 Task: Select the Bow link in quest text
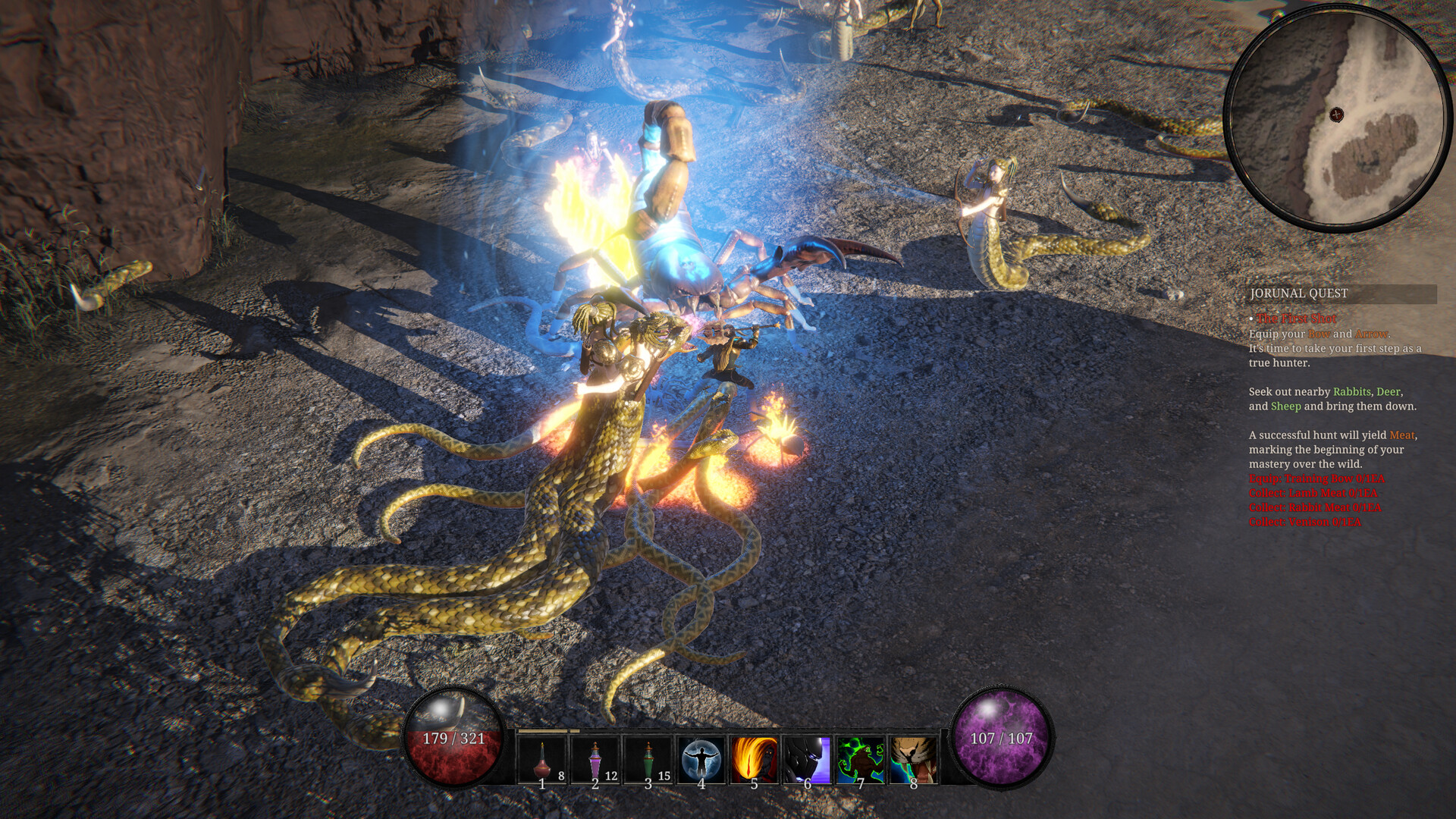[1319, 334]
